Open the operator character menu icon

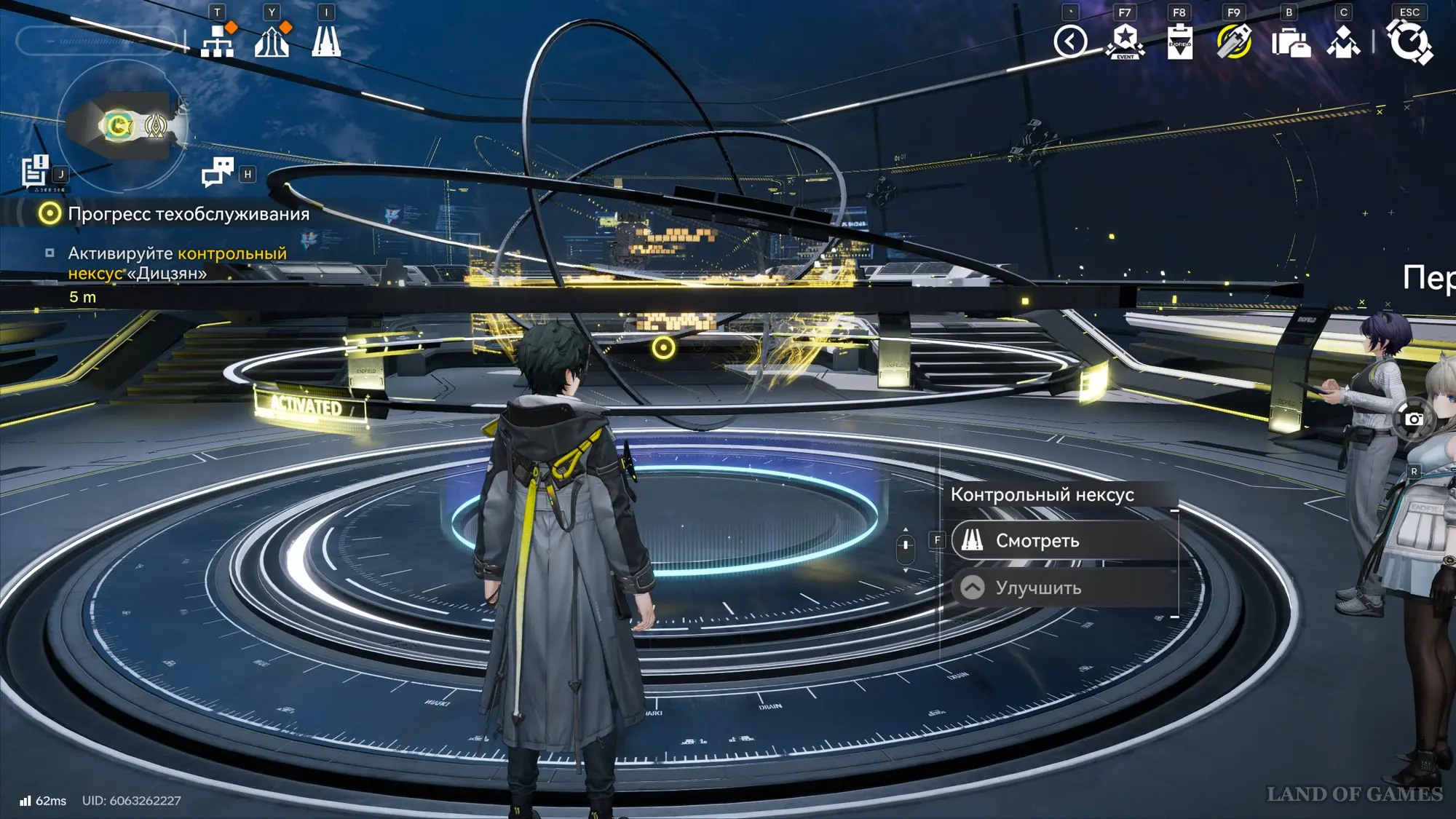(x=1343, y=42)
